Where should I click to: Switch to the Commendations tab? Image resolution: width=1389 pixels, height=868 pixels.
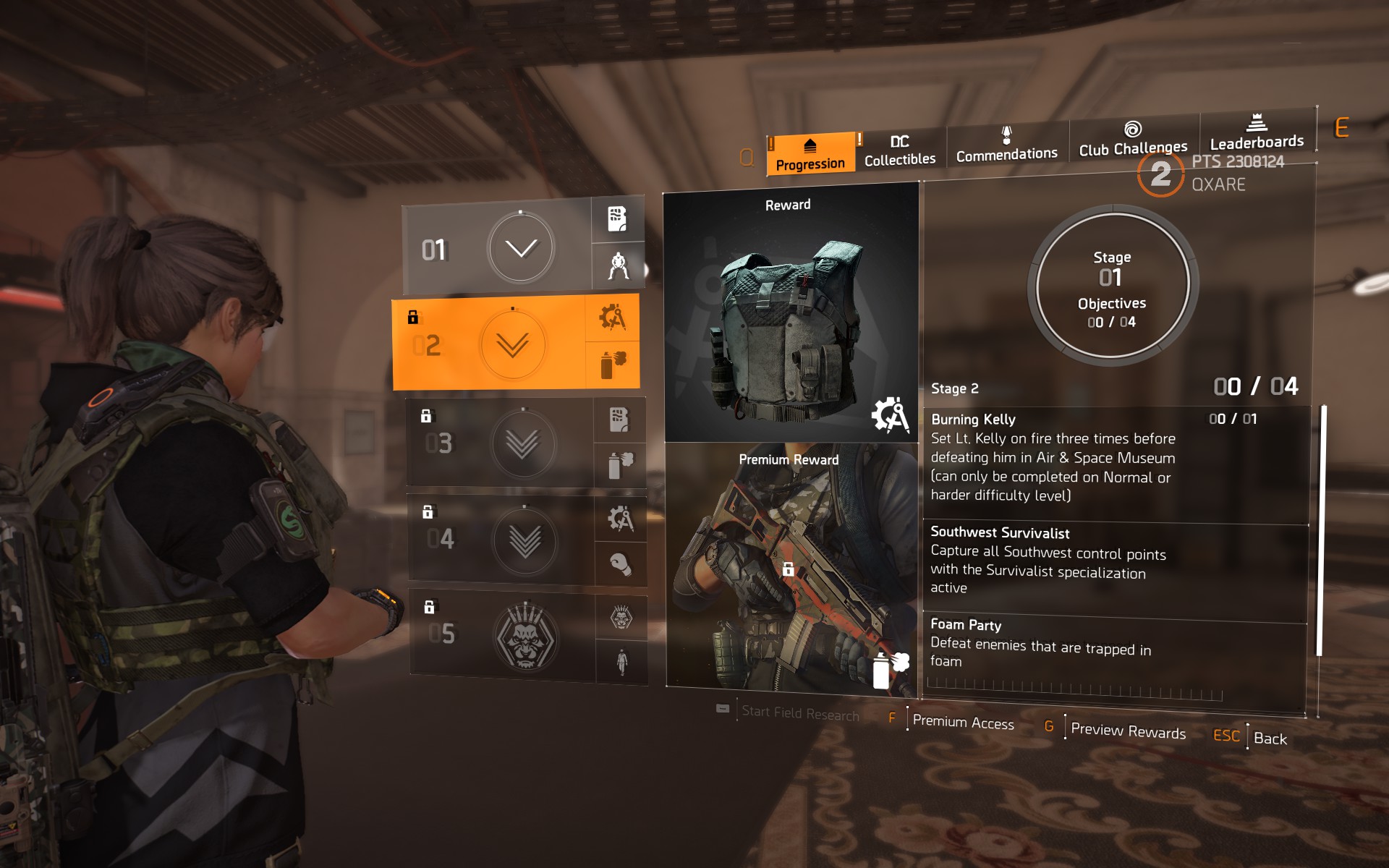point(1006,145)
